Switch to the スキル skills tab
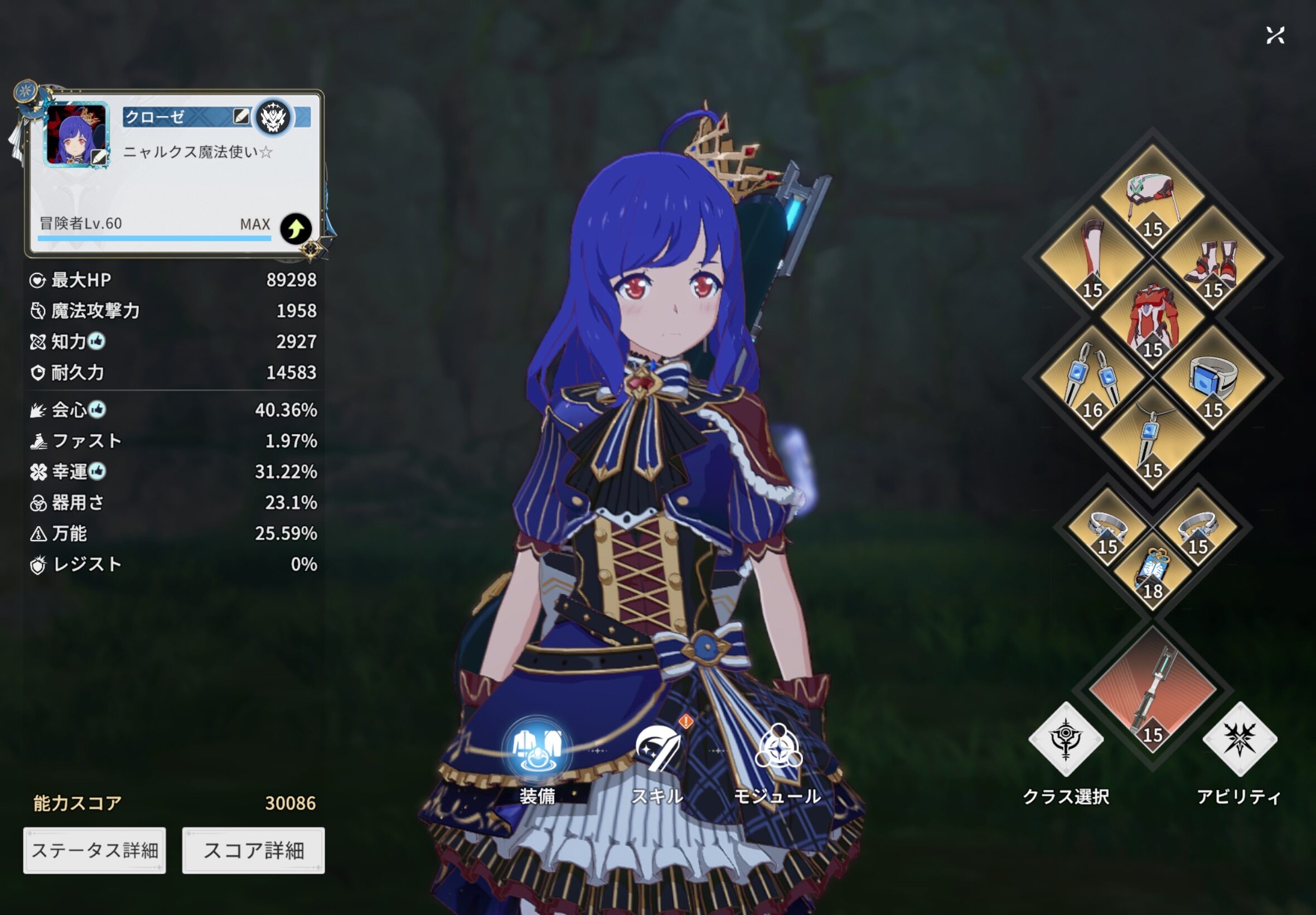 pyautogui.click(x=657, y=752)
